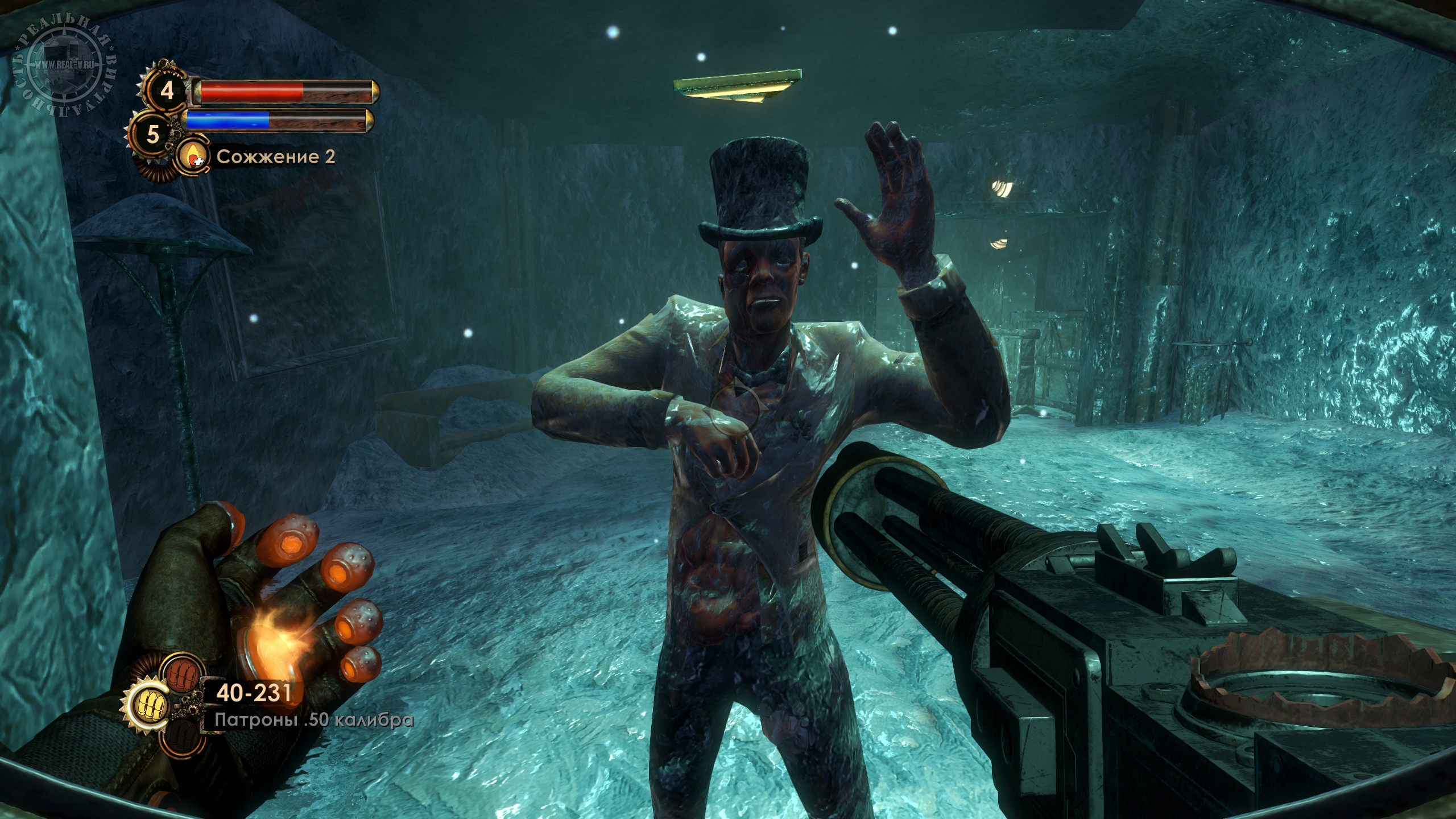This screenshot has width=1456, height=819.
Task: Use an EVE hypo from the counter showing 5
Action: pyautogui.click(x=152, y=135)
